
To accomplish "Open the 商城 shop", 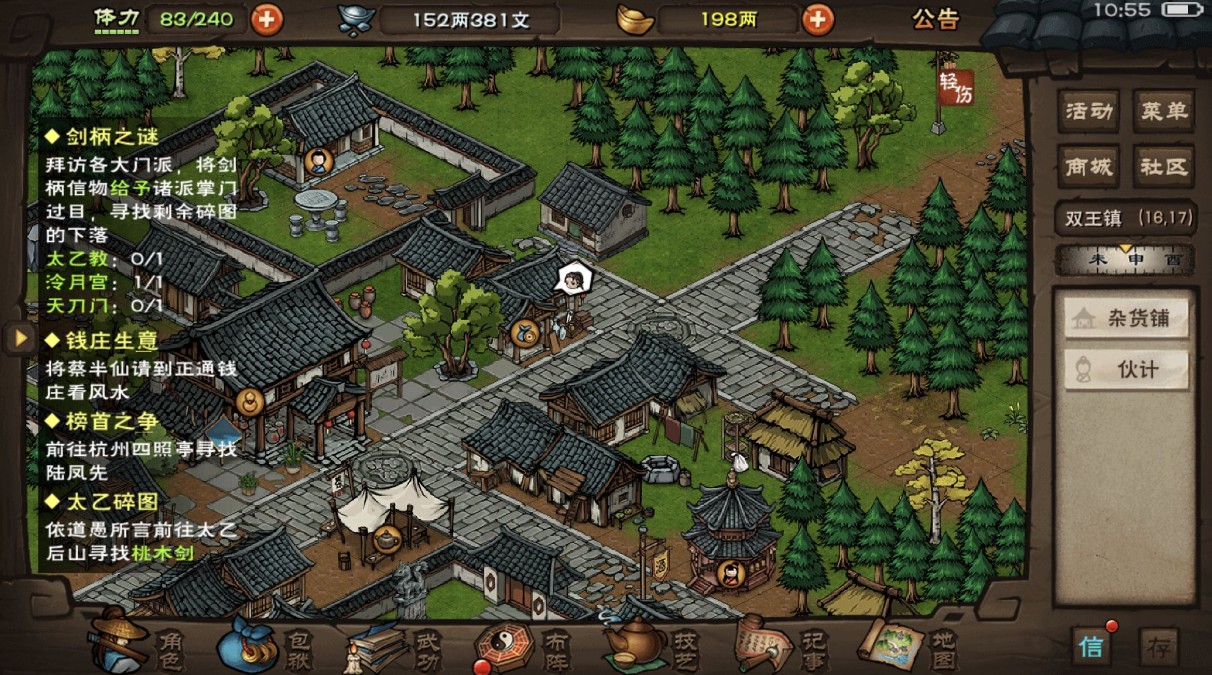I will [x=1089, y=167].
